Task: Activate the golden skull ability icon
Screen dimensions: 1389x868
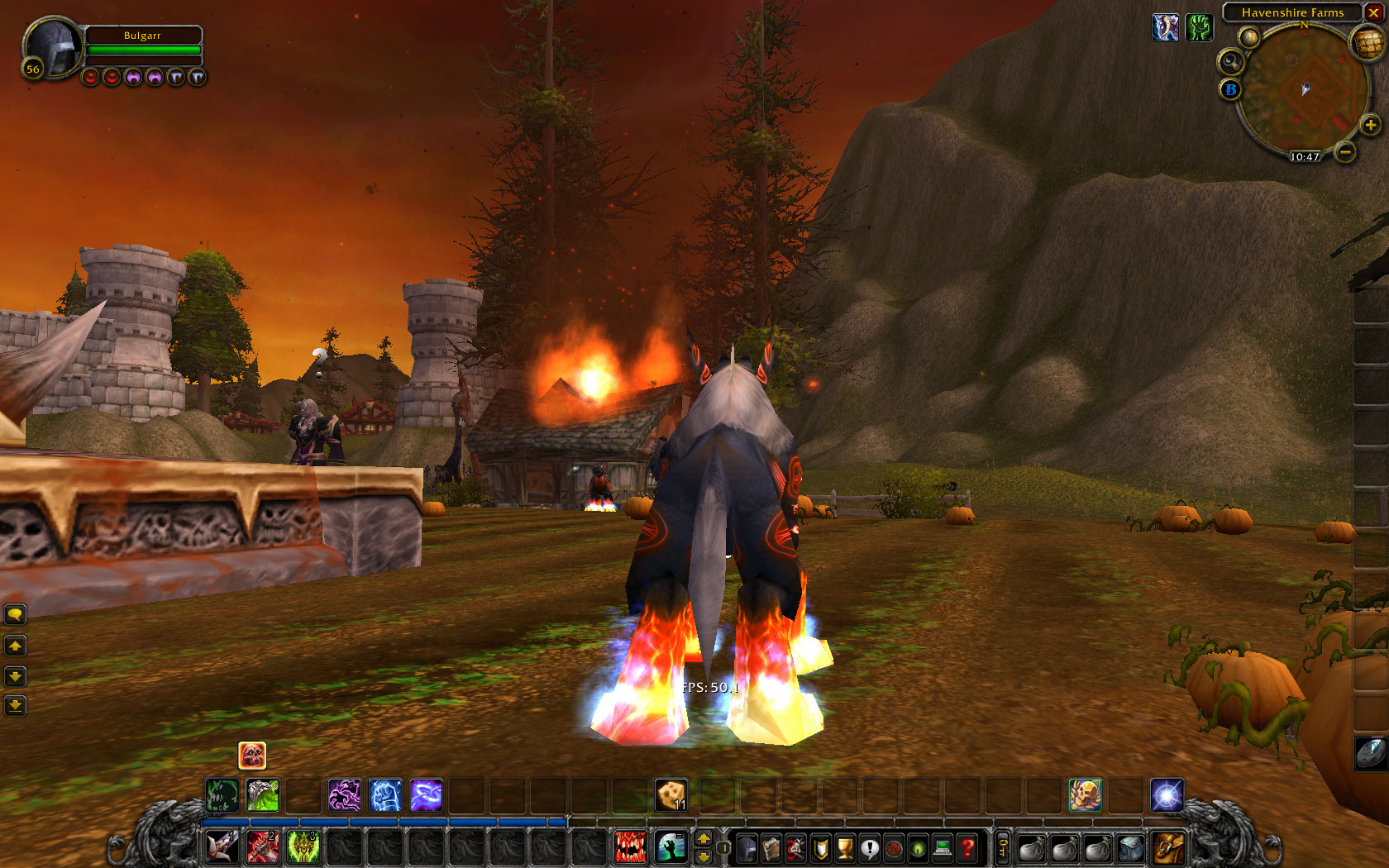Action: (x=1085, y=795)
